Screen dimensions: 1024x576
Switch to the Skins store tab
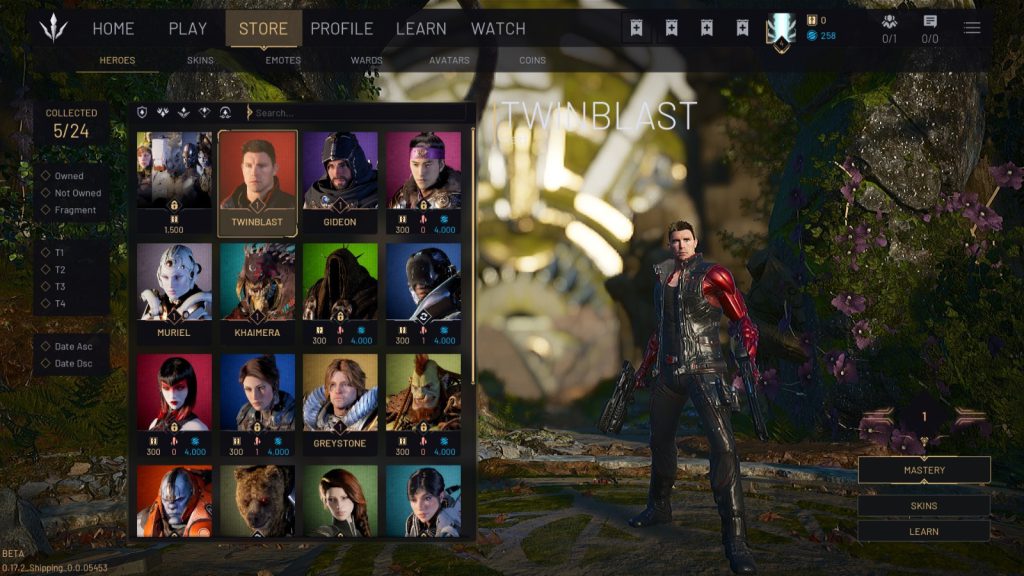point(200,61)
